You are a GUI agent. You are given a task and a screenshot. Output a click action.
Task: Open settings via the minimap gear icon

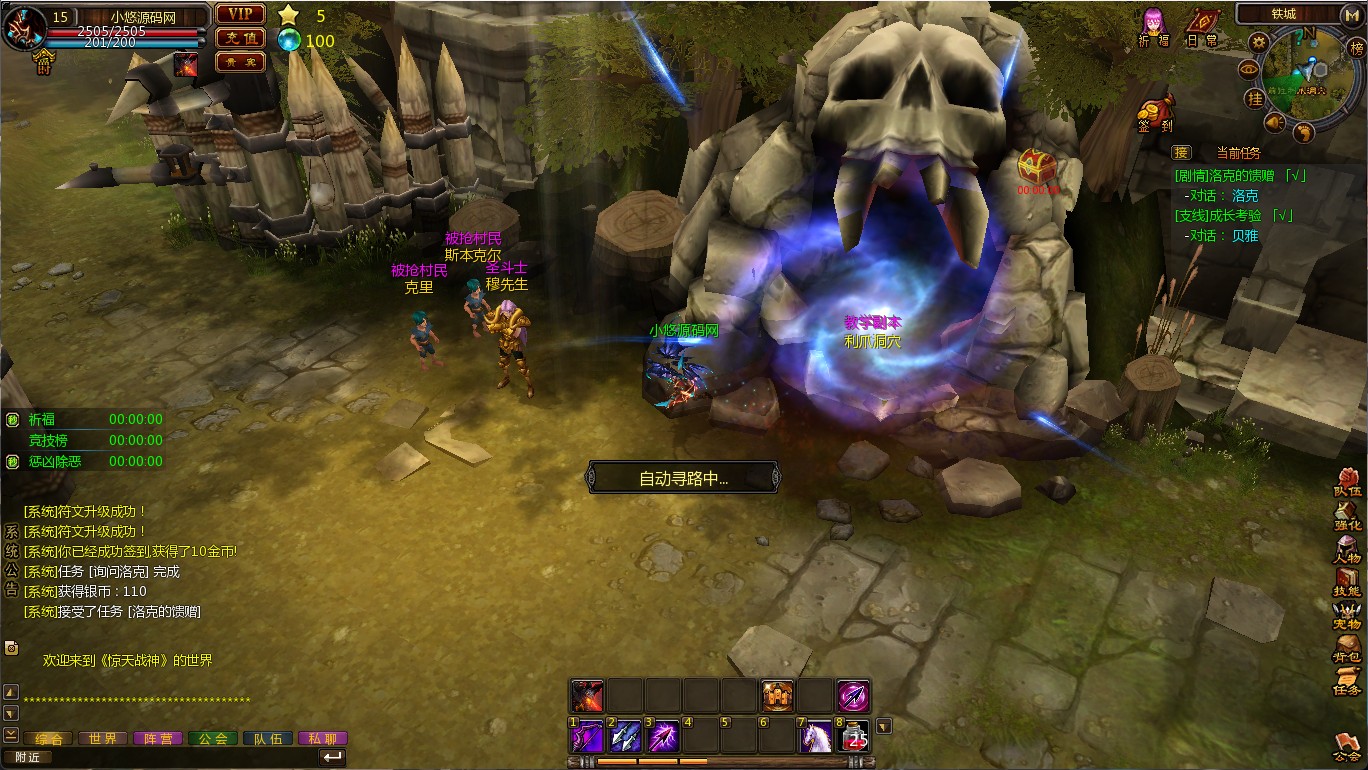(x=1258, y=42)
